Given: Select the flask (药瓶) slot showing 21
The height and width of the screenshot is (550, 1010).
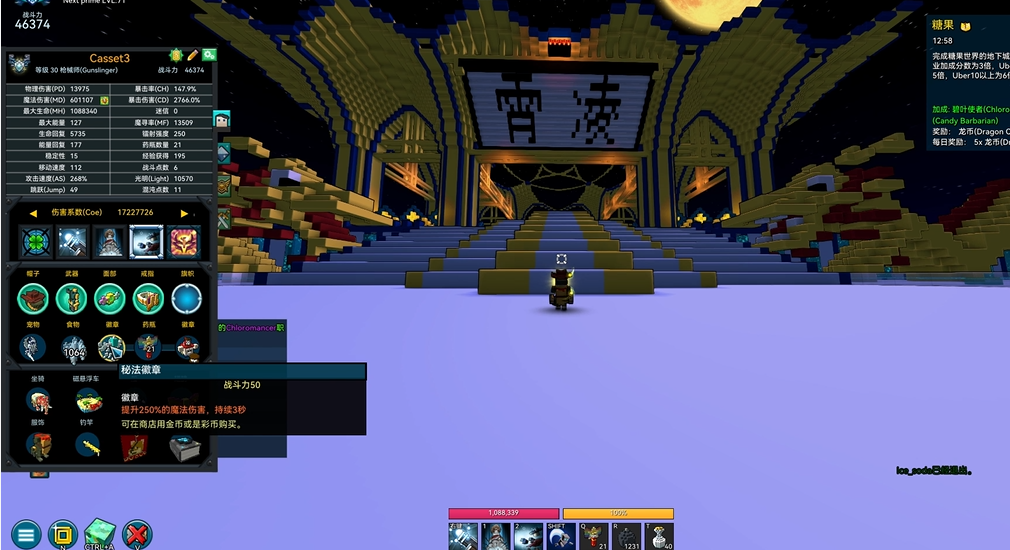Looking at the screenshot, I should (x=149, y=348).
